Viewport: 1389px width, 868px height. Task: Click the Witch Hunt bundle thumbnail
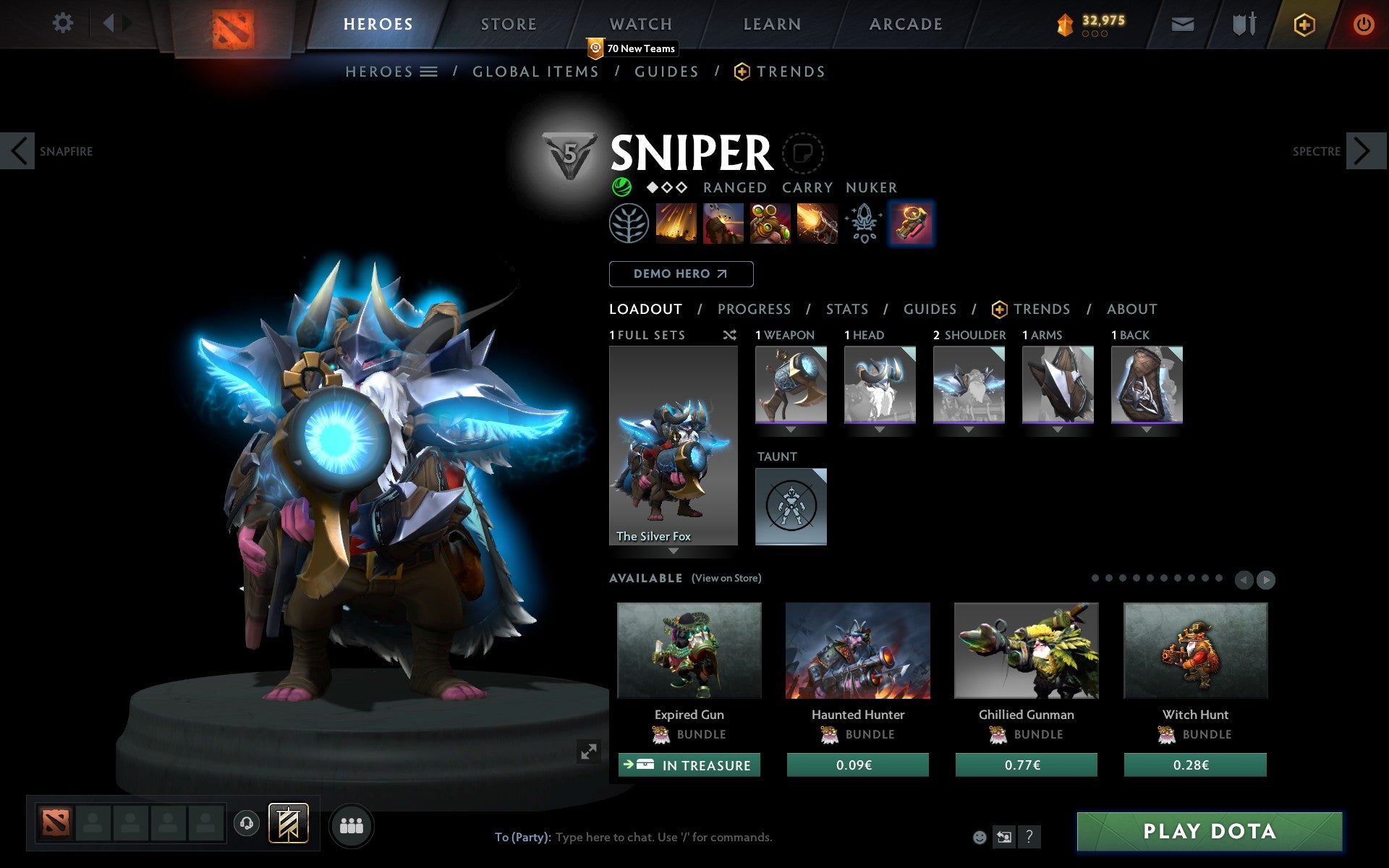pos(1195,650)
